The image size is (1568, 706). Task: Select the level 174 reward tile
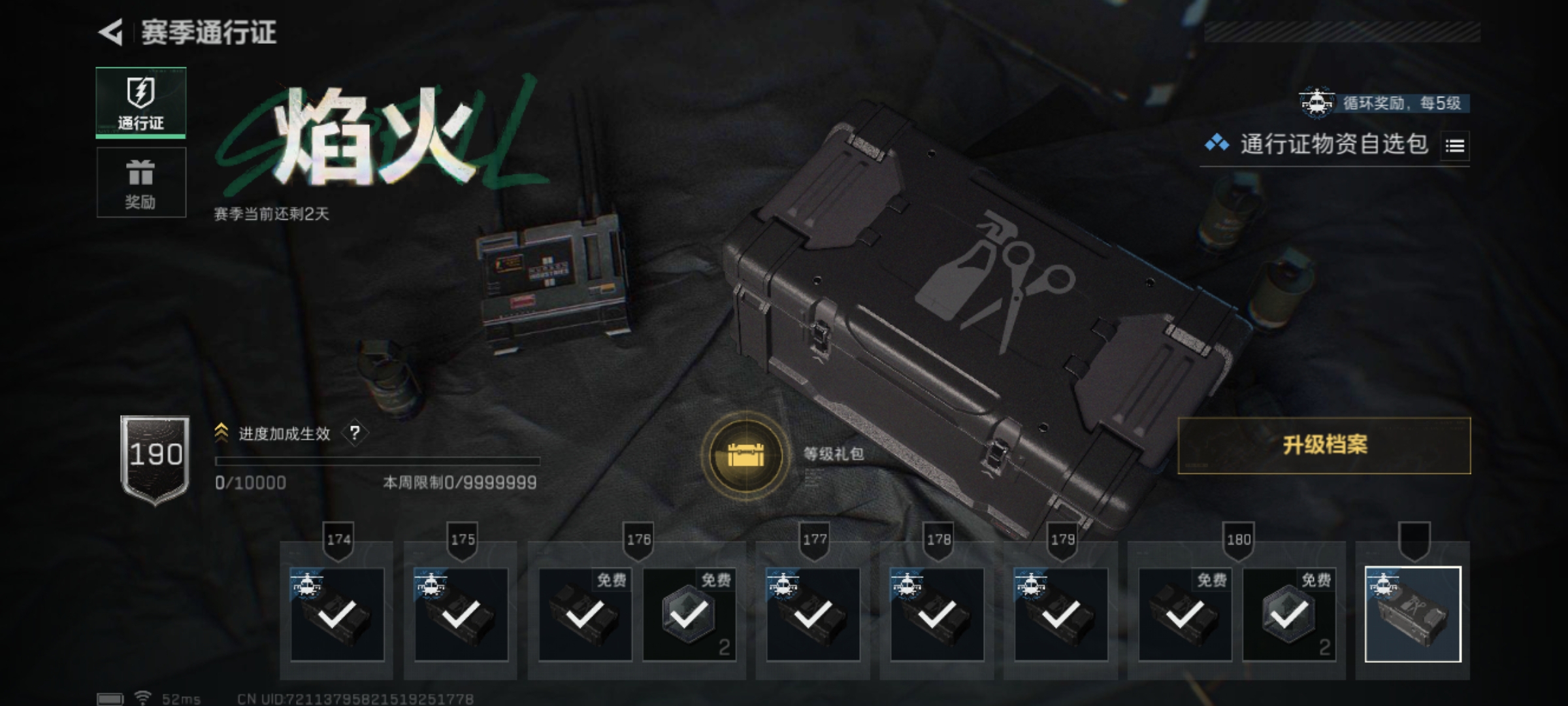(337, 614)
